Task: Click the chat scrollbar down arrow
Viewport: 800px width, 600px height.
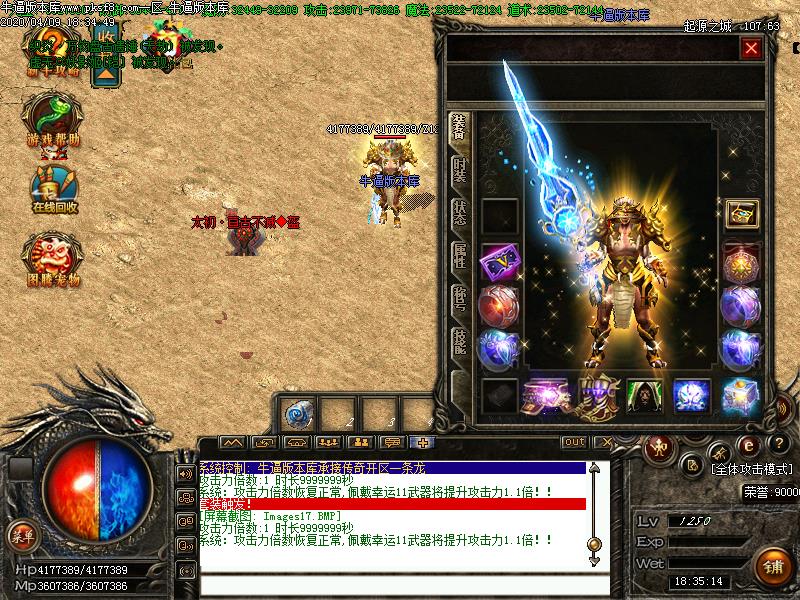Action: (595, 562)
